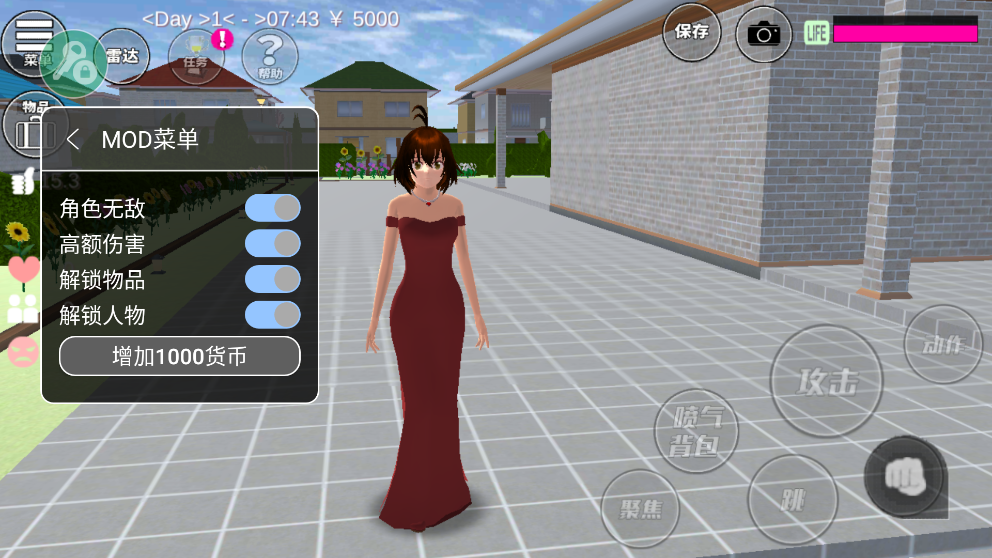Toggle the 角色无敌 switch
The height and width of the screenshot is (558, 992).
pos(272,207)
